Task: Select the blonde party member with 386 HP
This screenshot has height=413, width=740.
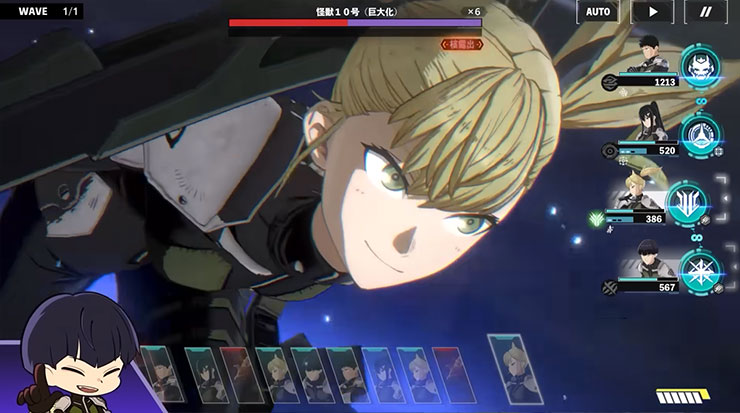Action: point(640,198)
